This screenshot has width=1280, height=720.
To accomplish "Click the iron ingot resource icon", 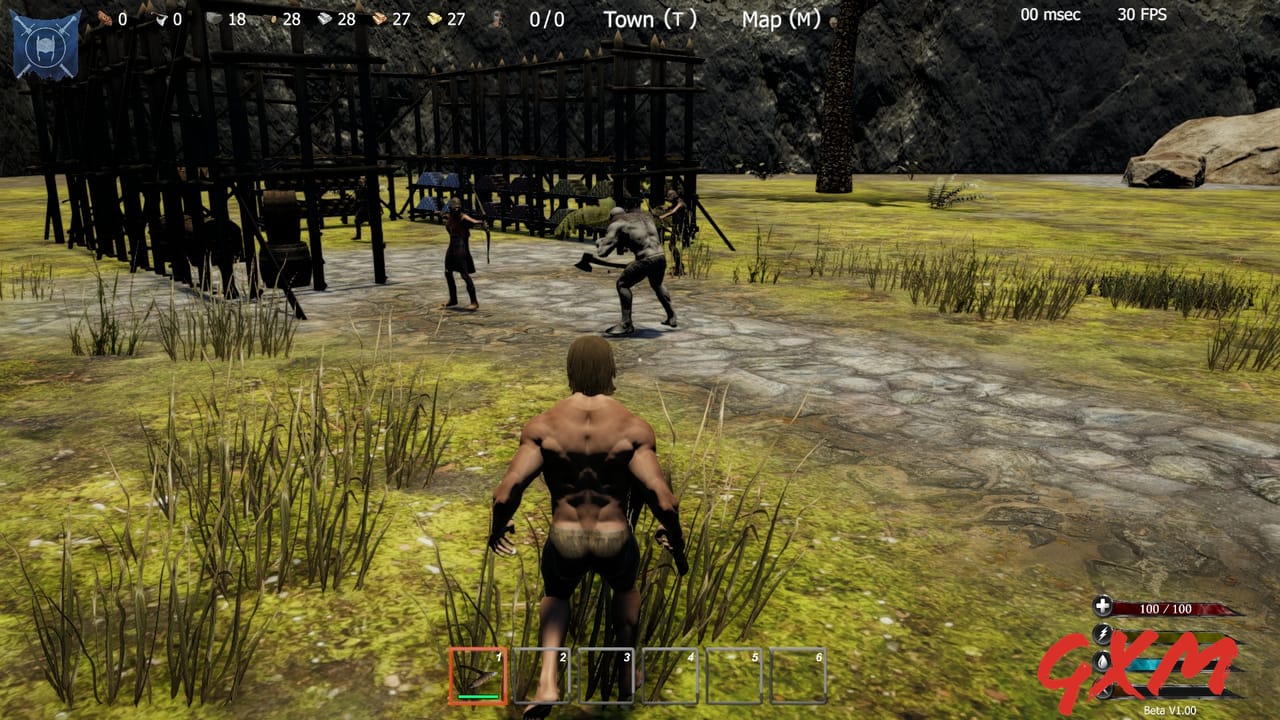I will tap(325, 17).
